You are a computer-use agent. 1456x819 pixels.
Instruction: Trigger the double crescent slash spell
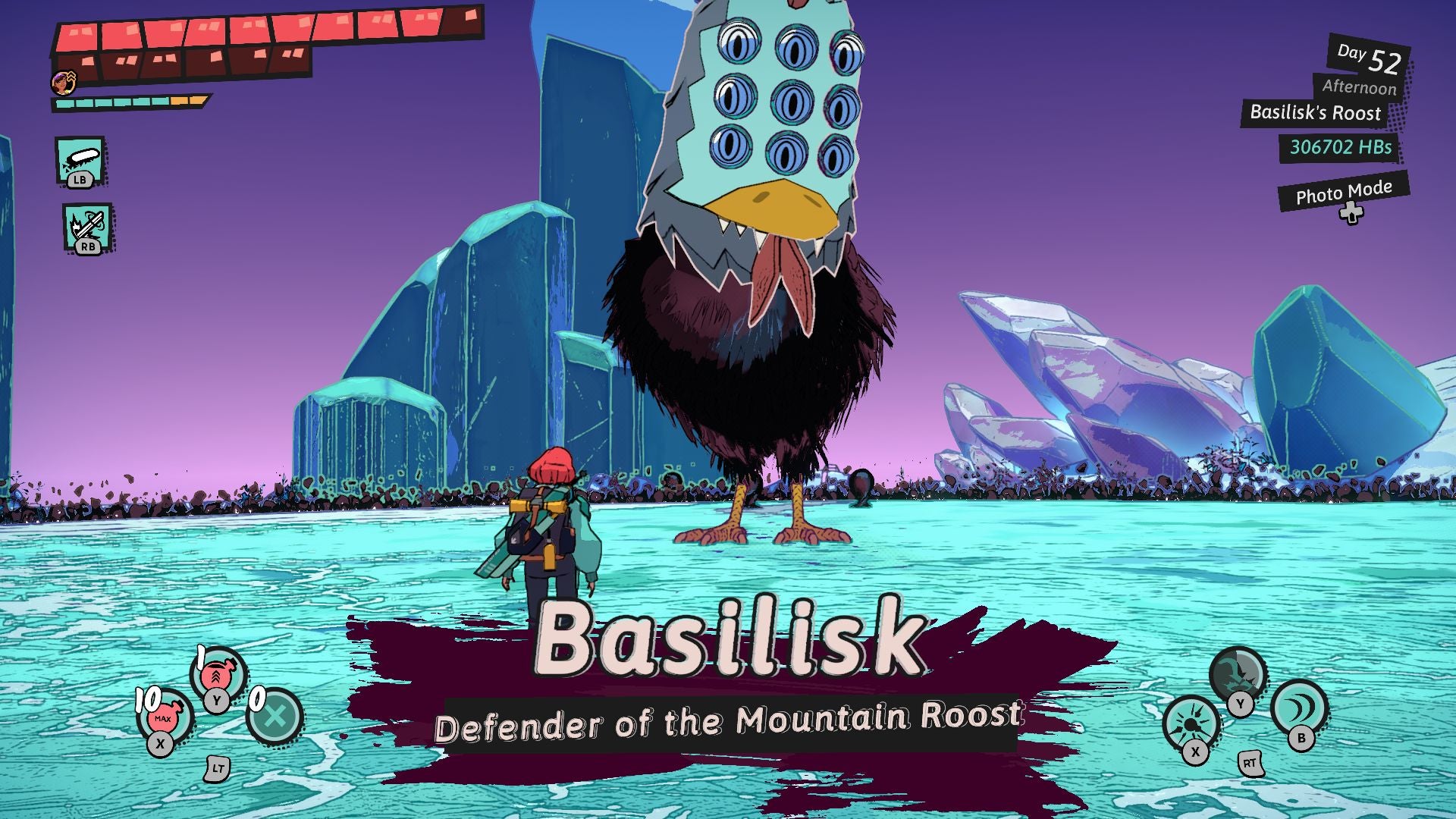point(1299,708)
